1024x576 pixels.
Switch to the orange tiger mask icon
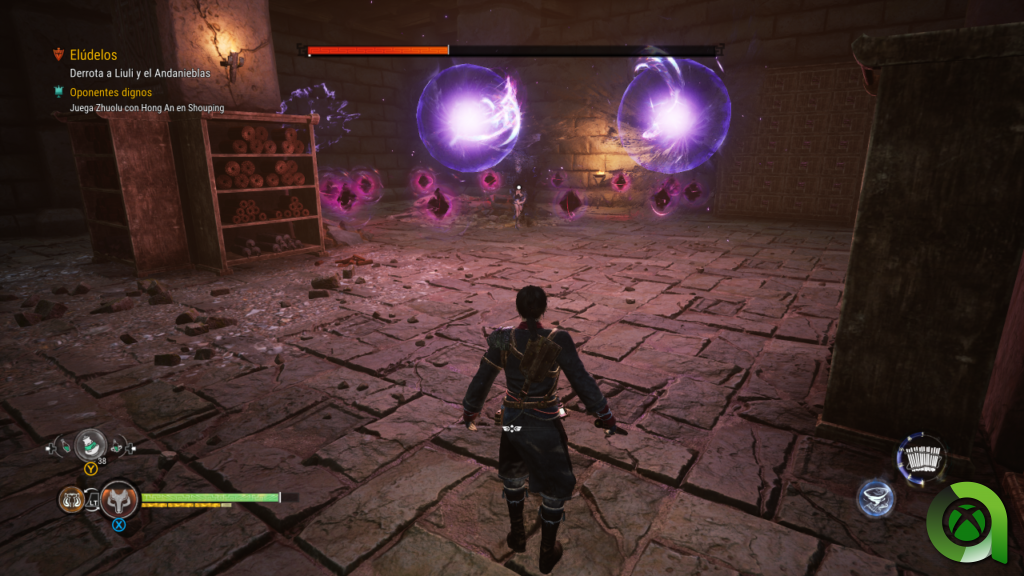pyautogui.click(x=71, y=498)
